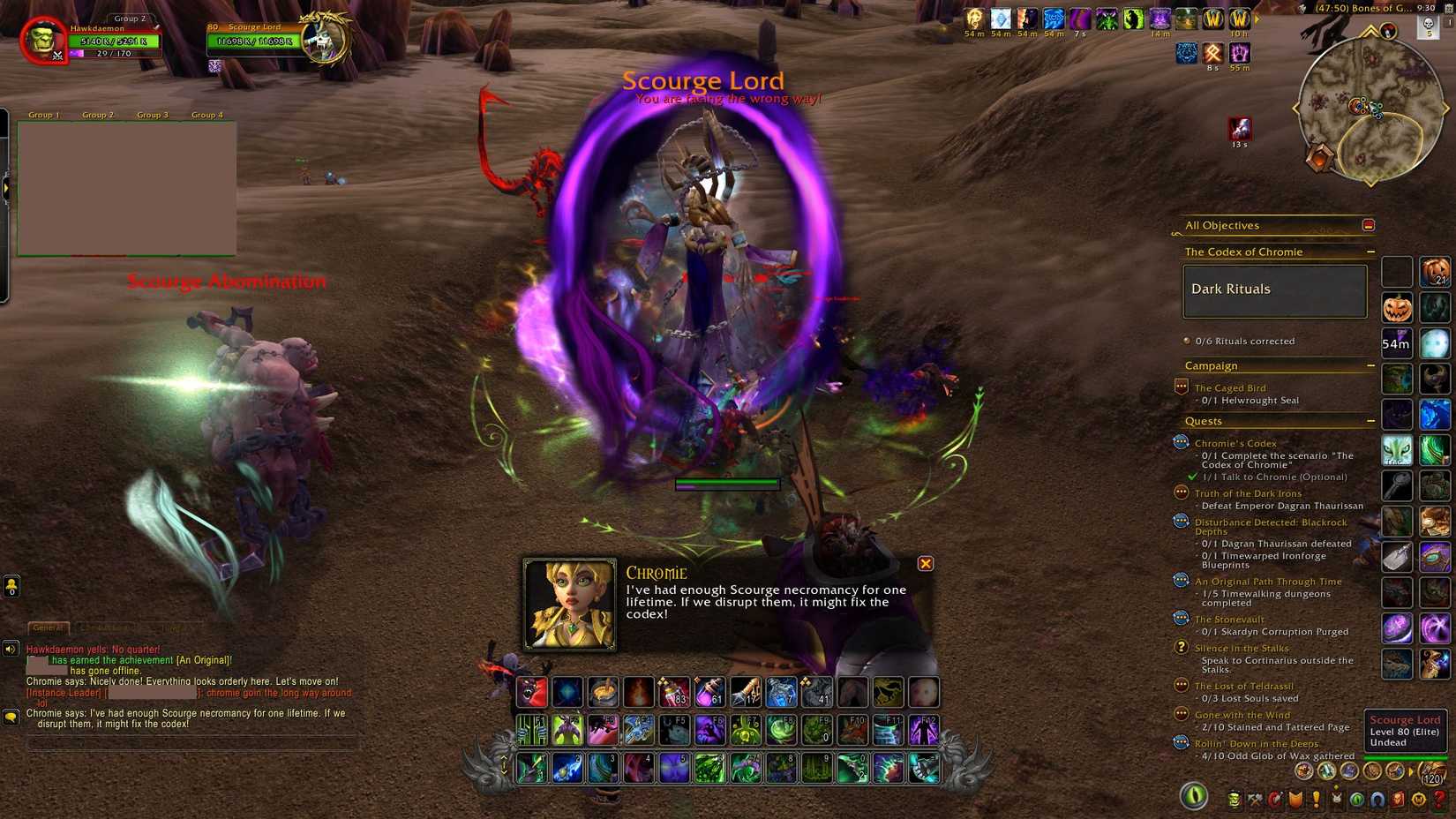
Task: Click the Scourge Lord casting progress bar
Action: pyautogui.click(x=726, y=483)
